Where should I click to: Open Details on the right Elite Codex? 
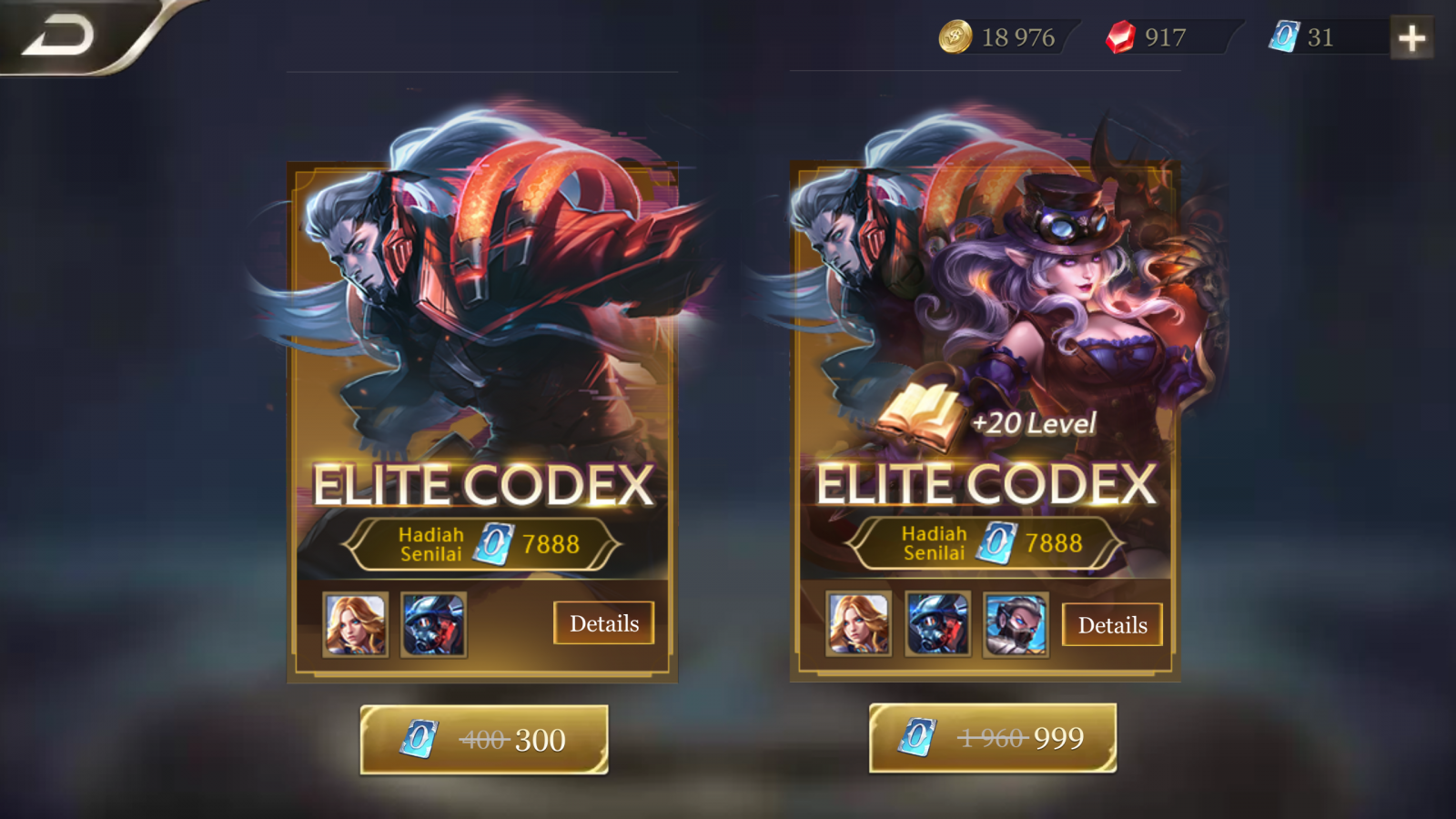1111,625
